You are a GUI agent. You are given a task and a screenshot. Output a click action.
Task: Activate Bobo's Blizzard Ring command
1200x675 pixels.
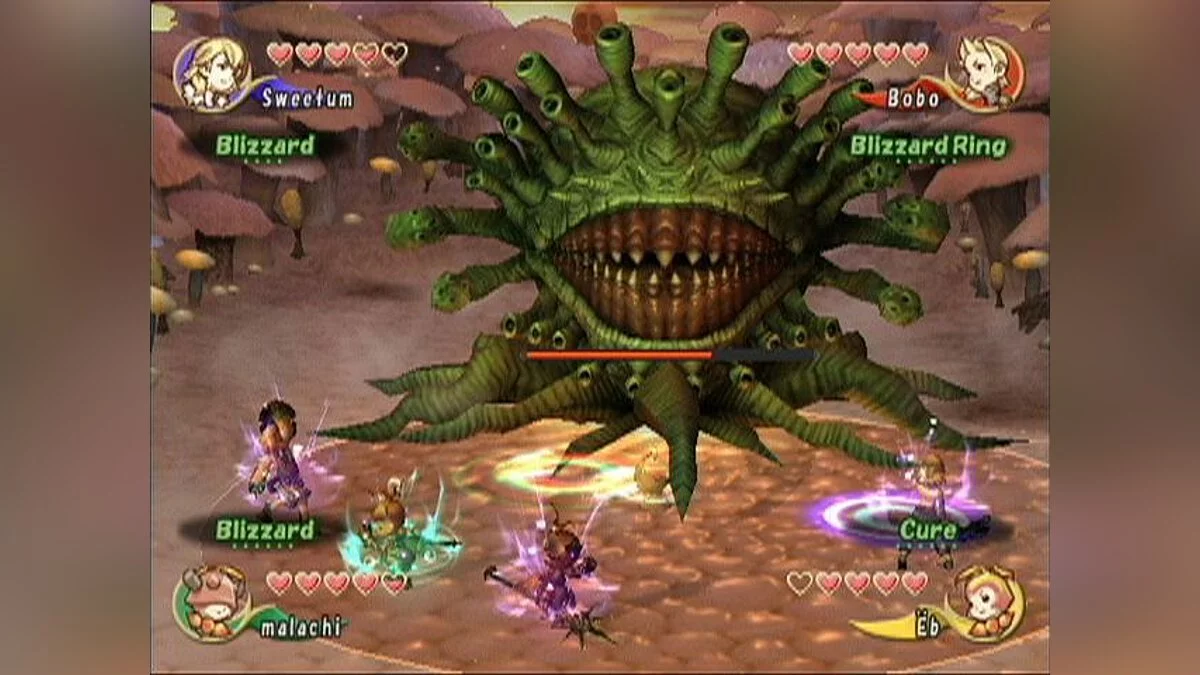[928, 145]
